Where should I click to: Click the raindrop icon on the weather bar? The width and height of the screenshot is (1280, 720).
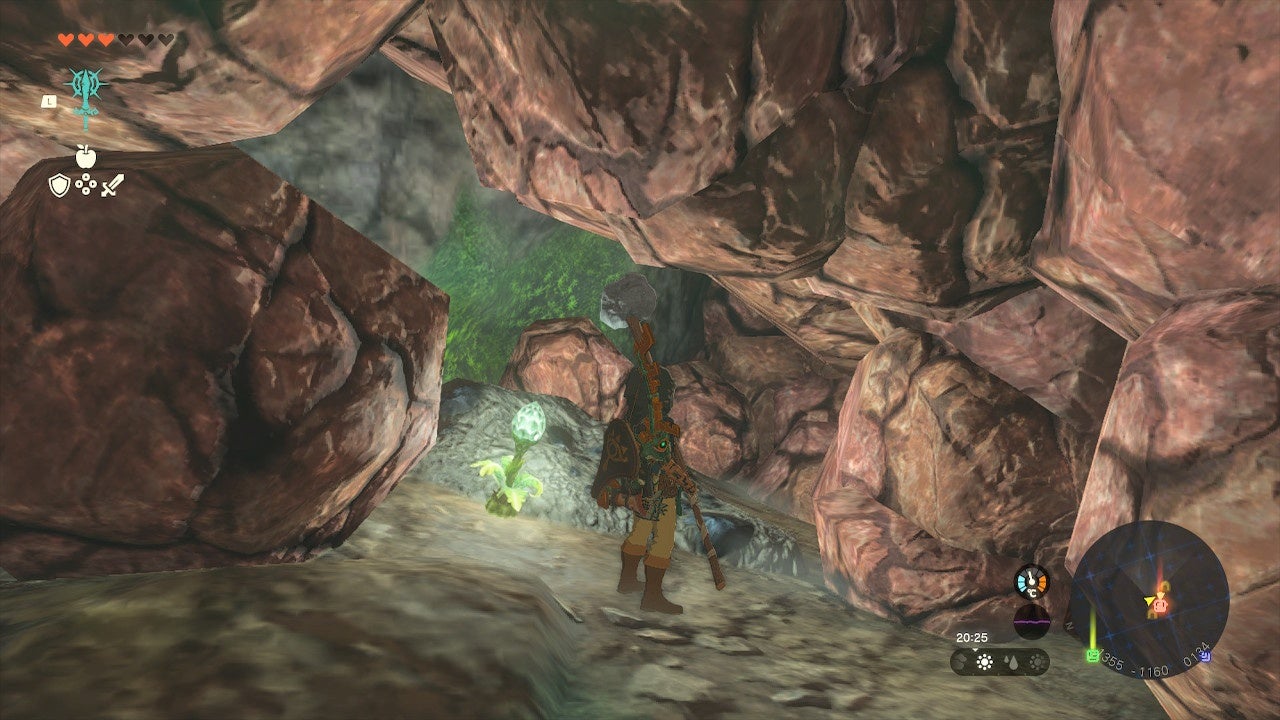pos(1012,662)
